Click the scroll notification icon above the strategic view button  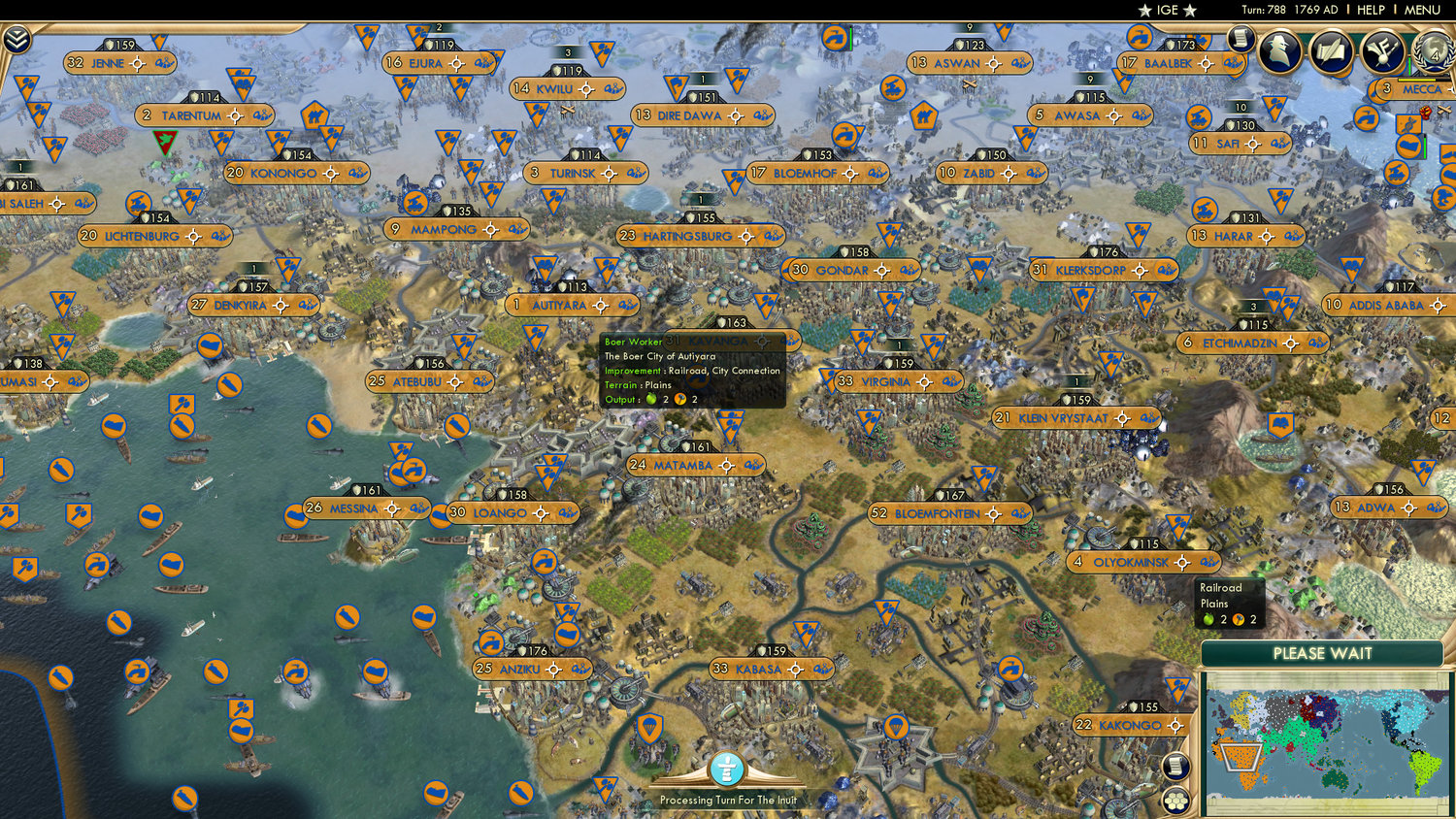(x=1175, y=768)
